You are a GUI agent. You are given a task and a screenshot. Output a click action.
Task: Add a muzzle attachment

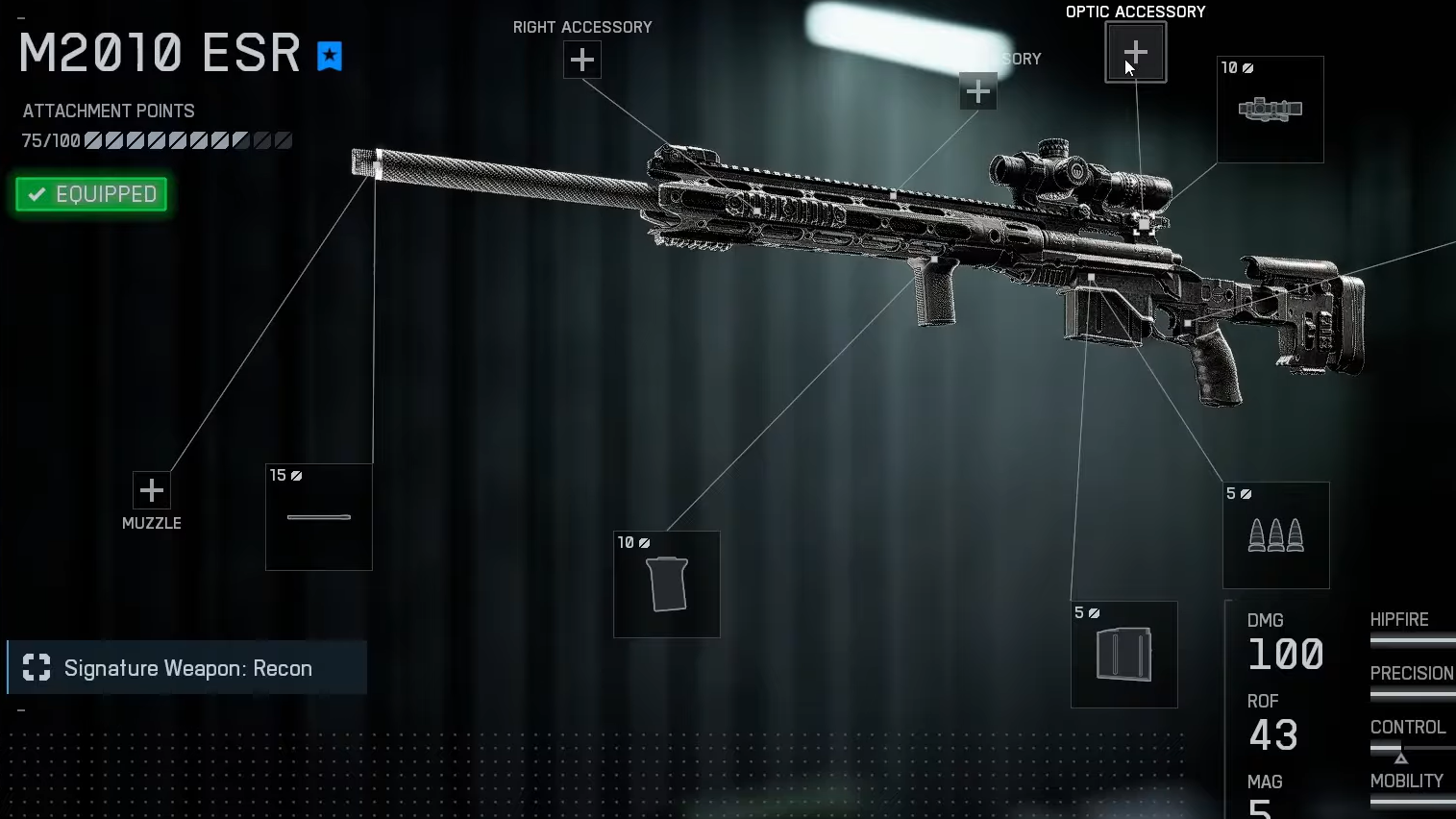coord(151,491)
